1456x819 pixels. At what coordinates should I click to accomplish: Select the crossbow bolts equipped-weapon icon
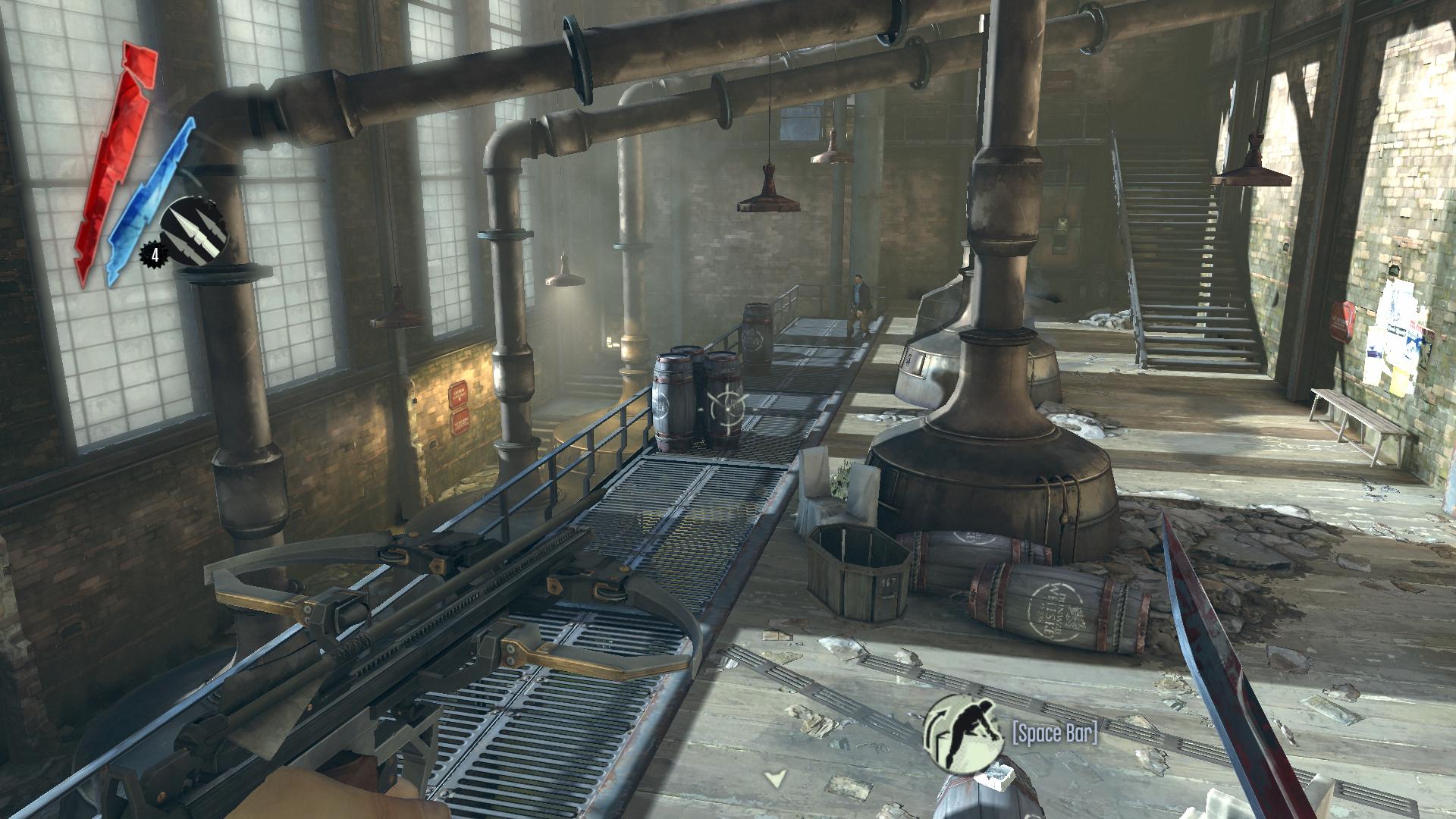coord(193,231)
